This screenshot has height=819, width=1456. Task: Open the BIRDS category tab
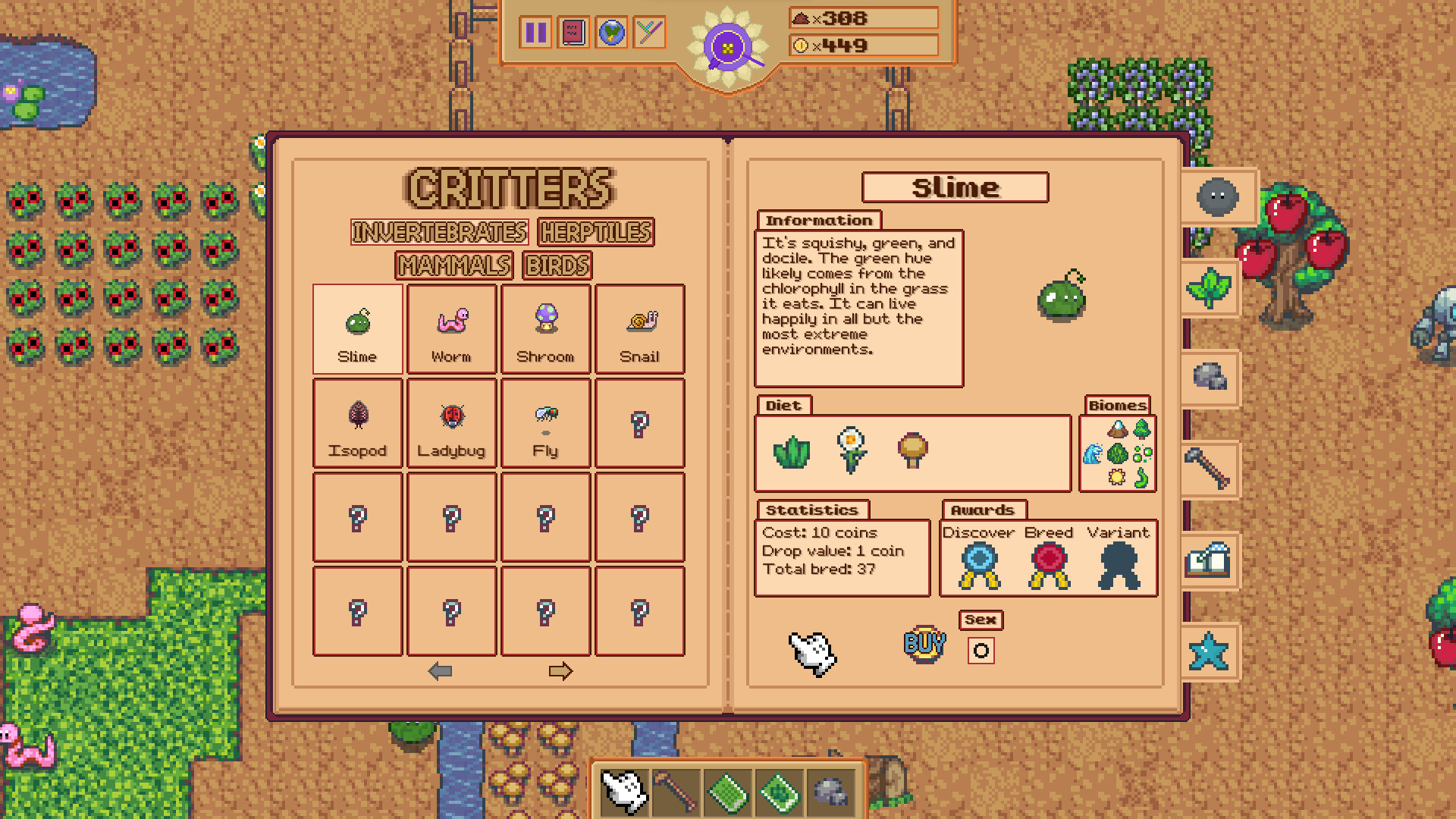point(557,265)
